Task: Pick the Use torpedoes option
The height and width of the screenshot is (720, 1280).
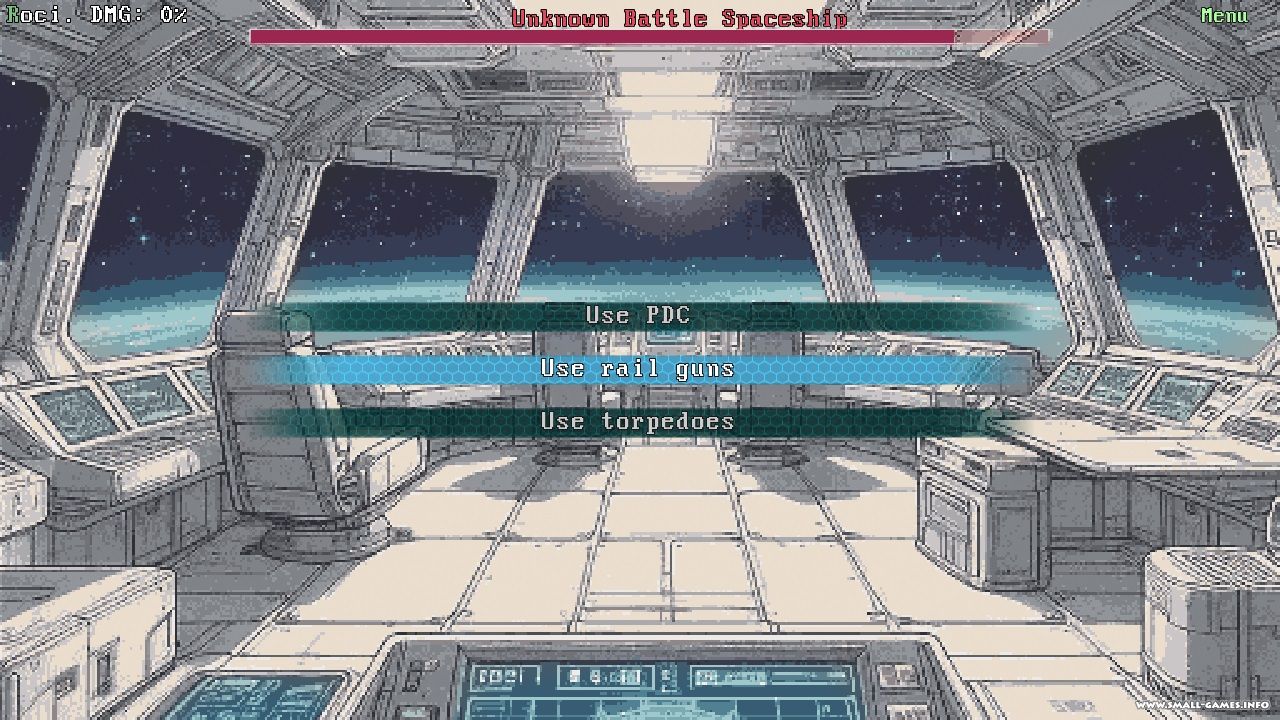Action: 638,421
